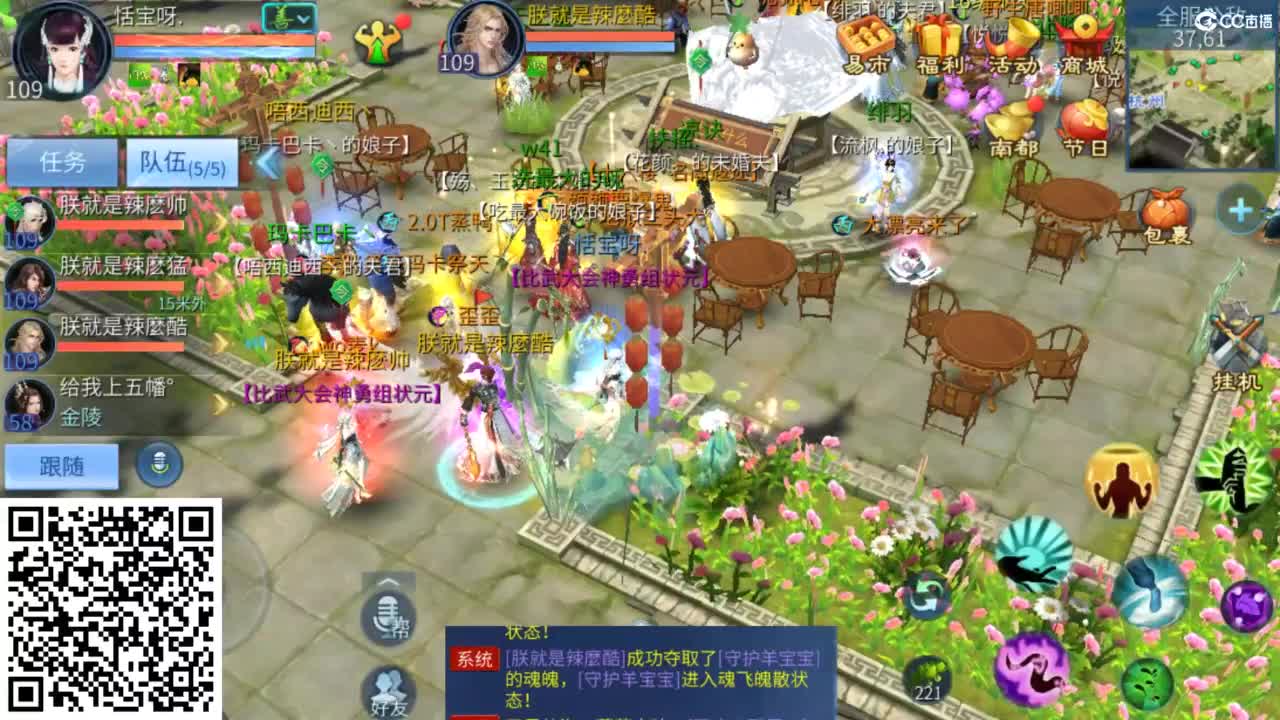Switch to the 任务 tab
This screenshot has height=720, width=1280.
tap(65, 162)
